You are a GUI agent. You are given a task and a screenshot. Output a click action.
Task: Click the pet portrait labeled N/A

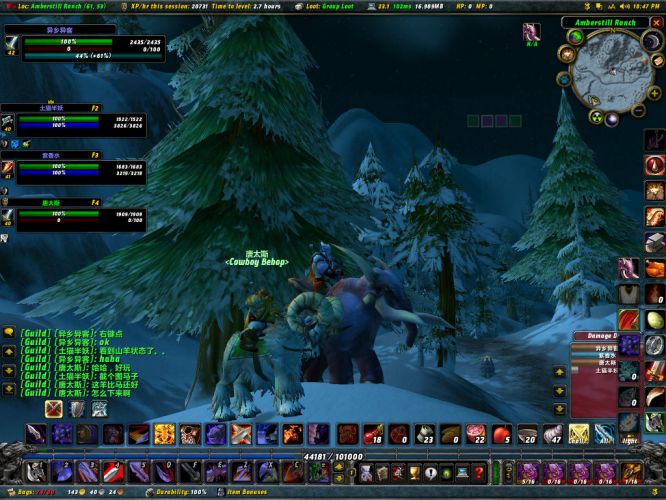tap(530, 33)
